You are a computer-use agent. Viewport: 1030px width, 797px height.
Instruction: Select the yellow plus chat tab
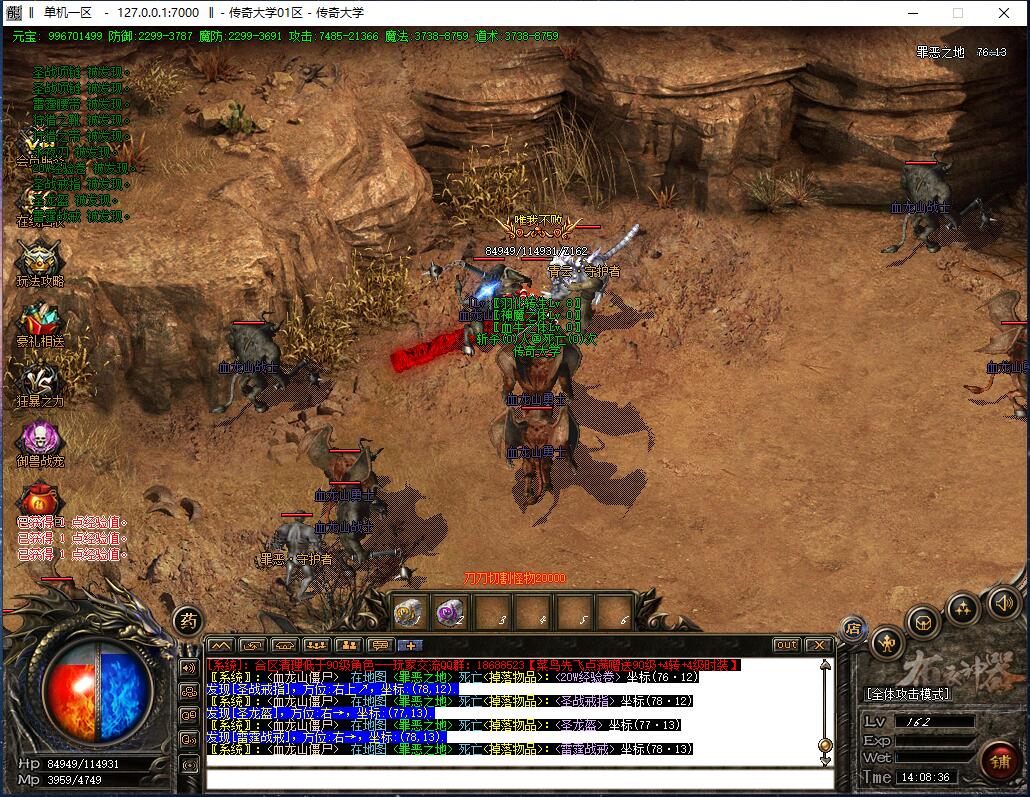click(x=411, y=645)
